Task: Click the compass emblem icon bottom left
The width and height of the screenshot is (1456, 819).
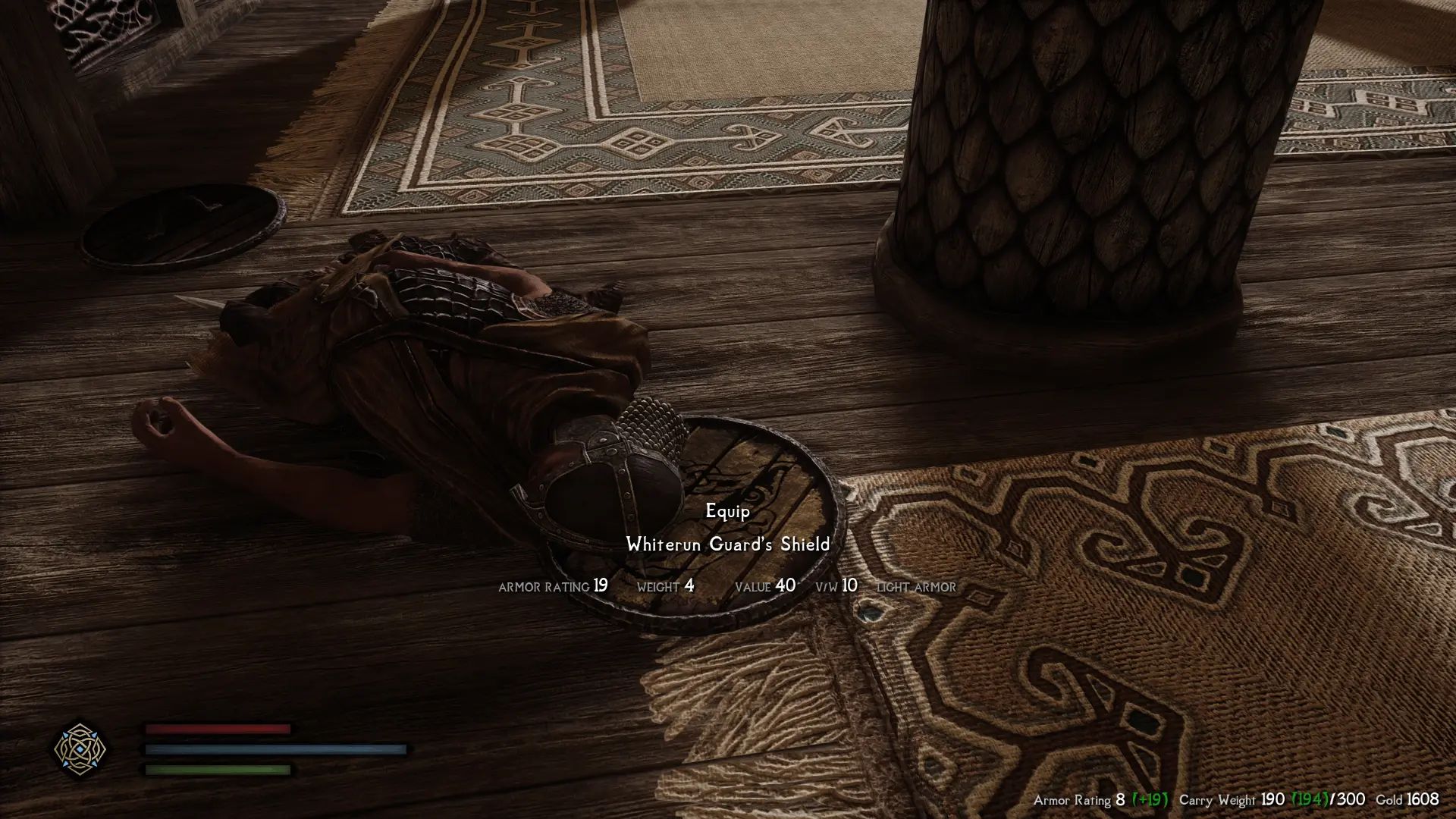Action: pyautogui.click(x=80, y=751)
